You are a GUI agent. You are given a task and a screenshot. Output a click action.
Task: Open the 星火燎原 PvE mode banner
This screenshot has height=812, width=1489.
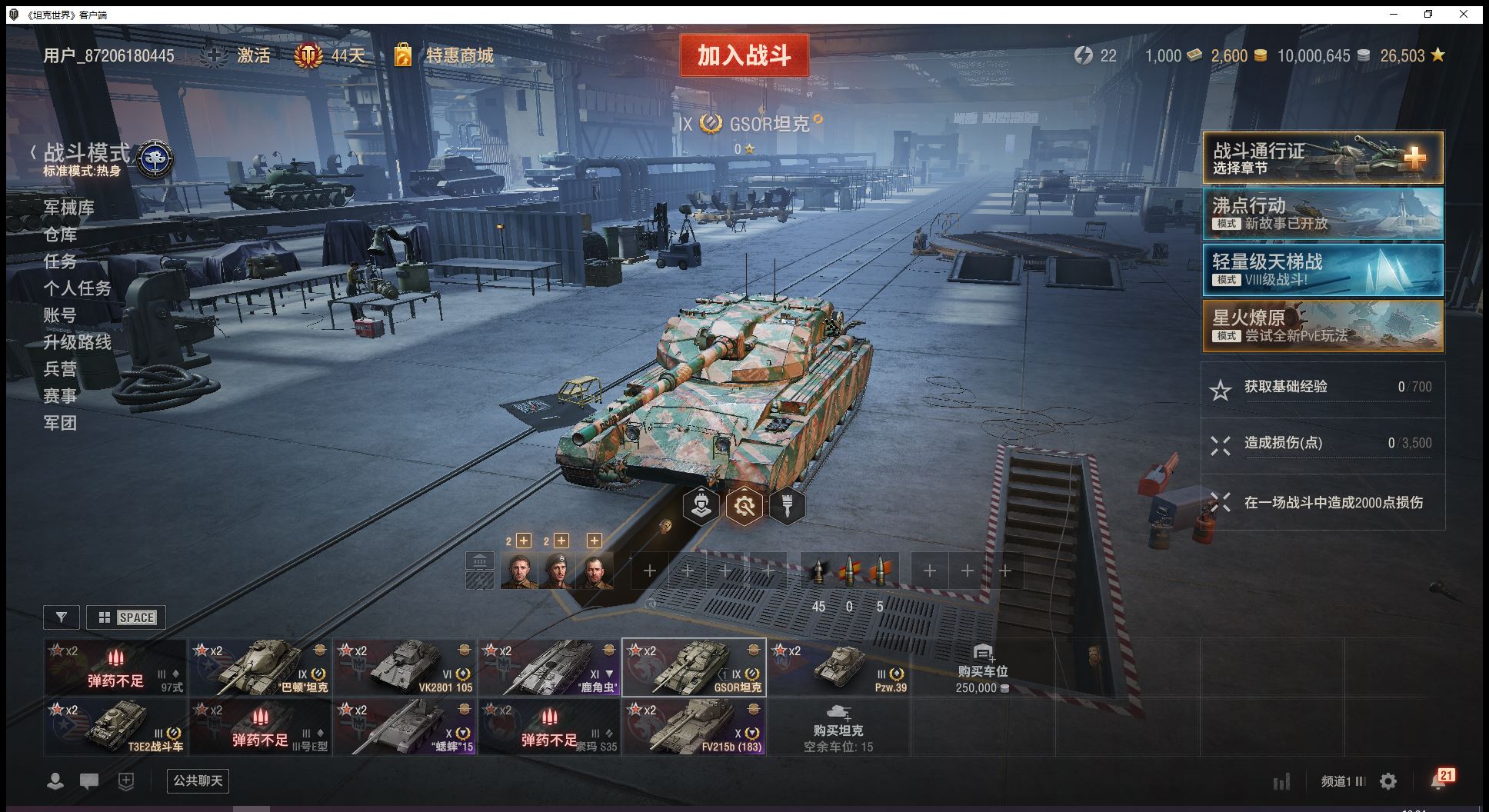click(x=1322, y=326)
